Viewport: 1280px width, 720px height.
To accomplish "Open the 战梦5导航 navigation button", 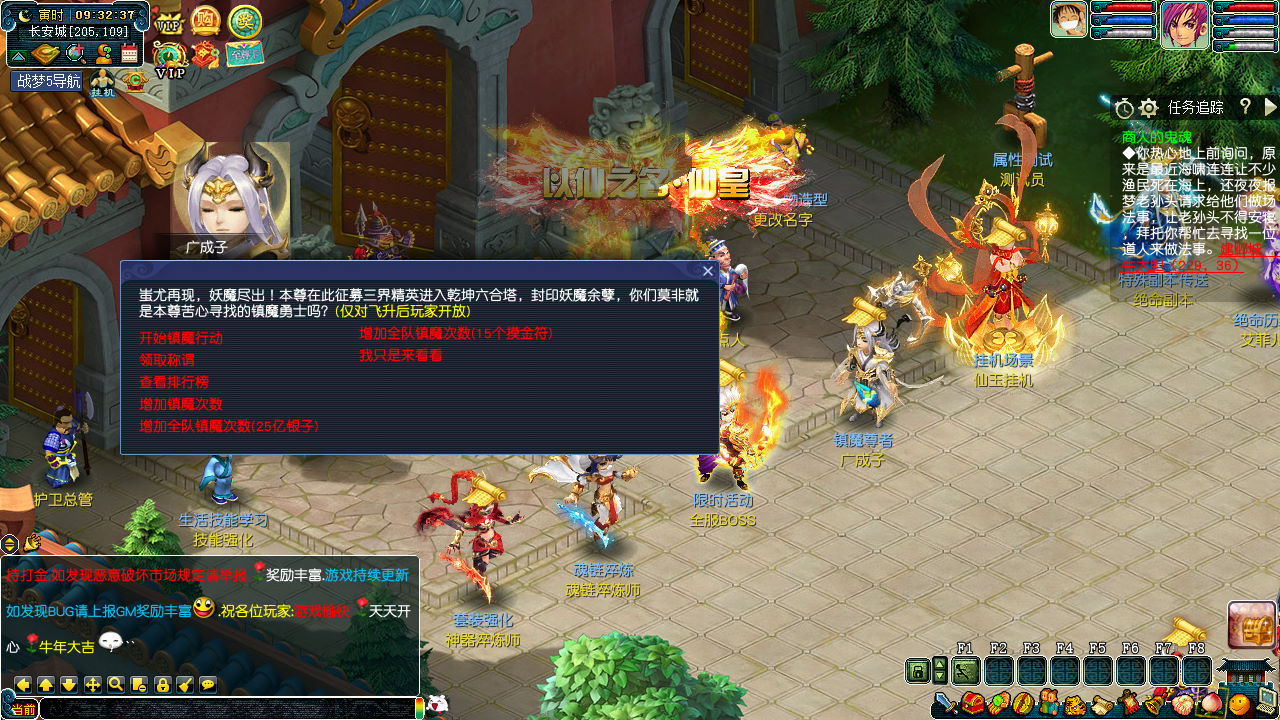I will pyautogui.click(x=48, y=81).
